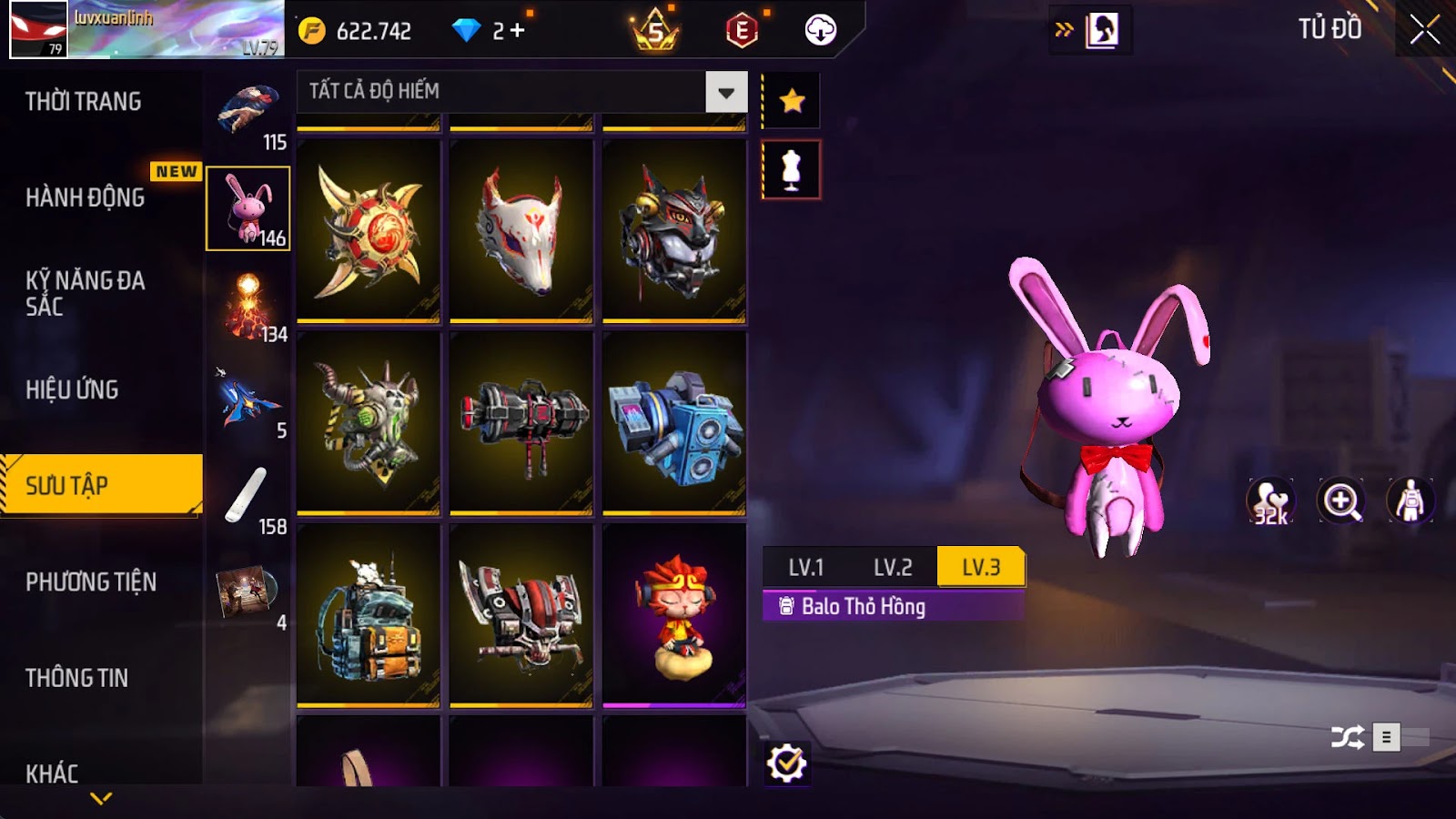Go to the Phương Tiện tab
1456x819 pixels.
click(91, 581)
